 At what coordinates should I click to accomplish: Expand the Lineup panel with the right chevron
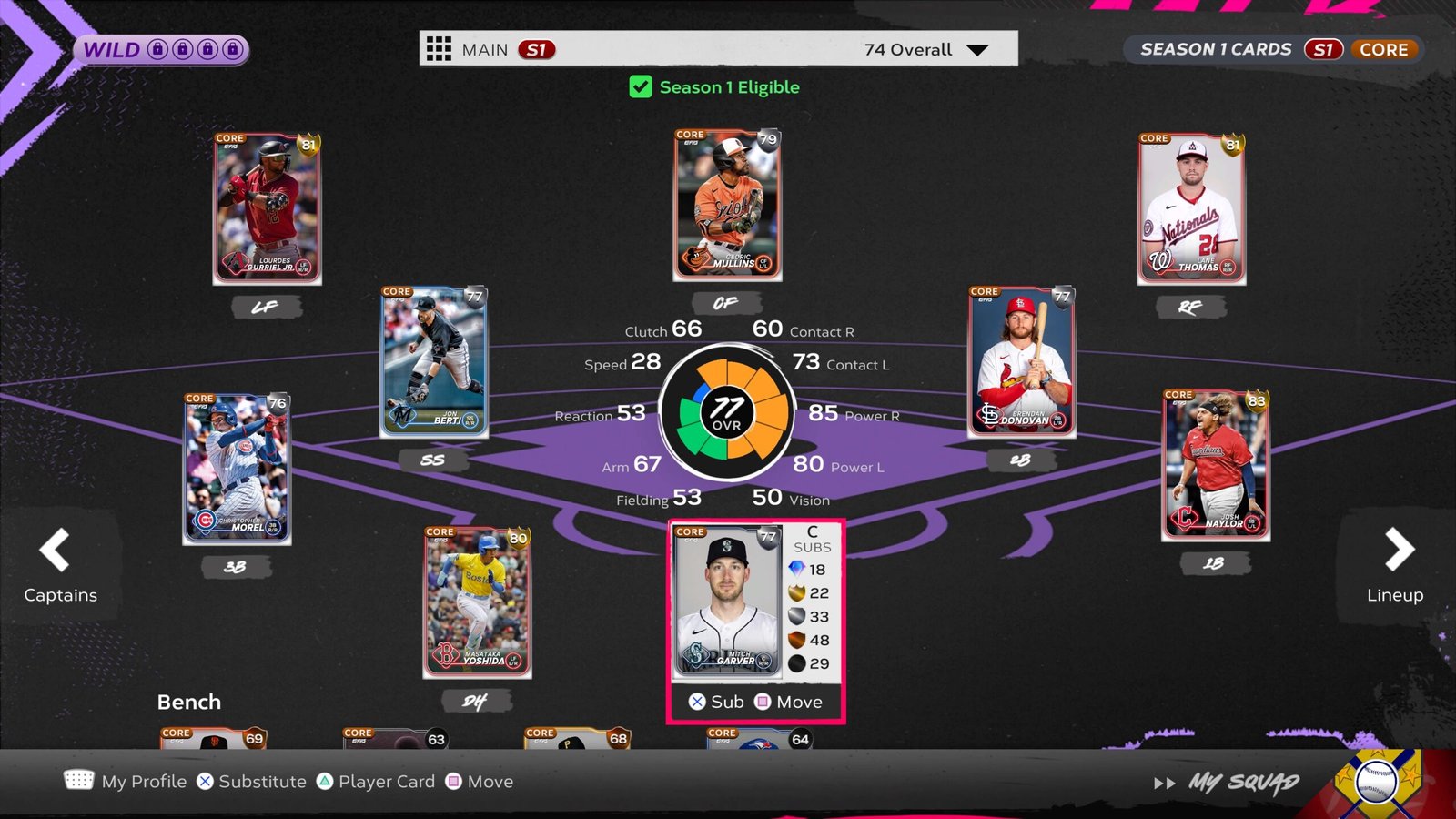pos(1399,549)
